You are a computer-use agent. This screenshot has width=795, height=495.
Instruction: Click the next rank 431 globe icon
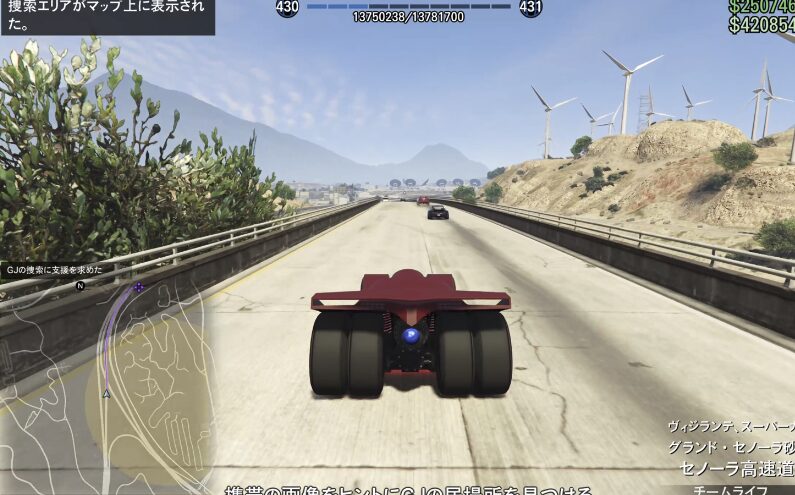(531, 8)
